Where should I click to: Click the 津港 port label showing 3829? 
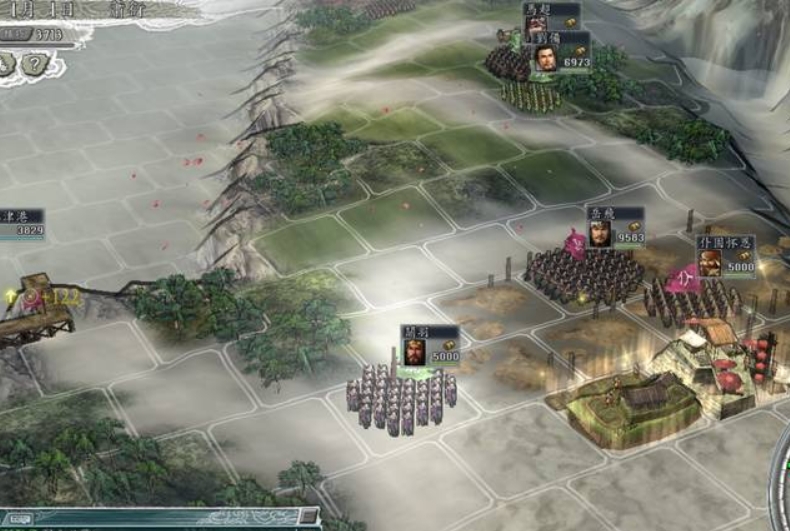coord(22,222)
